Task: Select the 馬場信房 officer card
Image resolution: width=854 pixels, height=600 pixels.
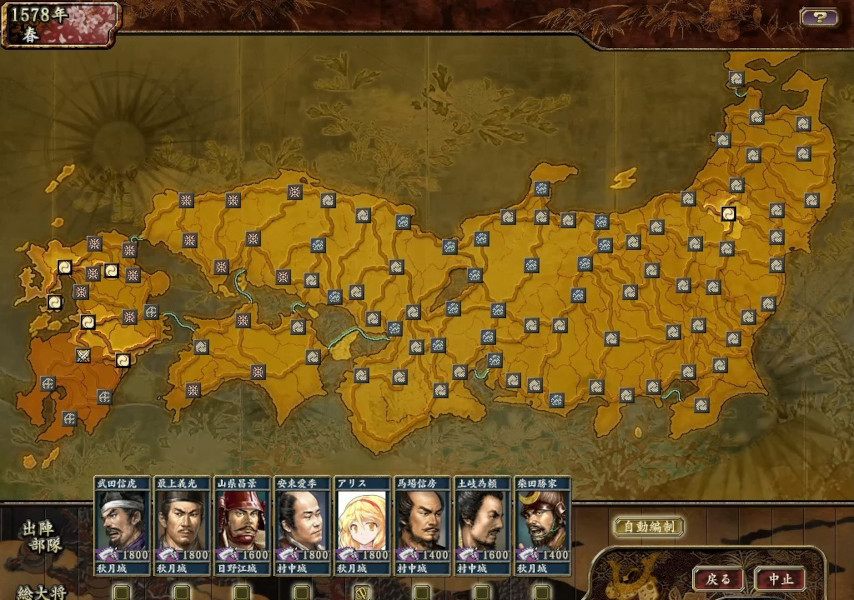Action: click(x=422, y=525)
